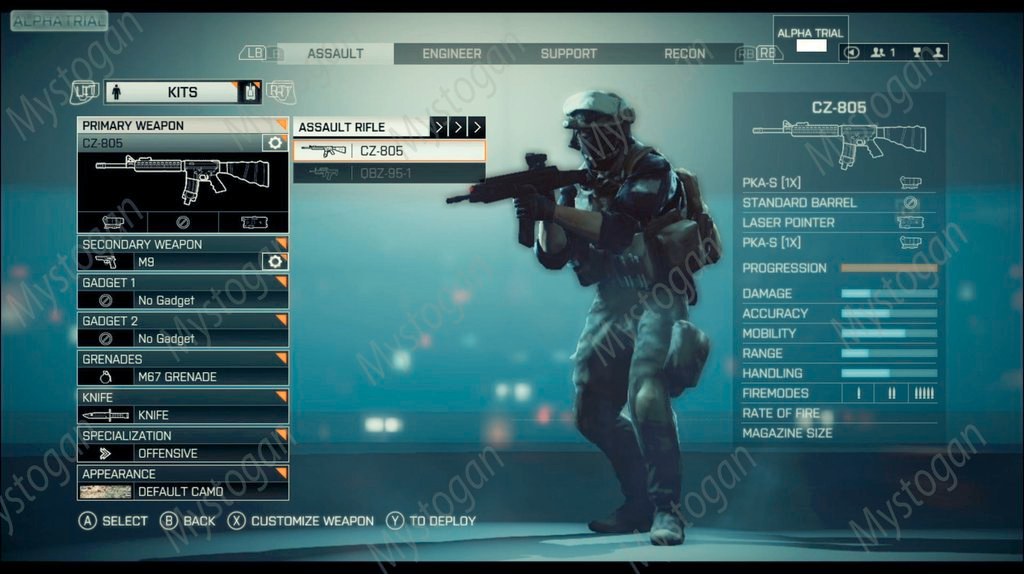
Task: Select the Support class tab
Action: [x=568, y=54]
